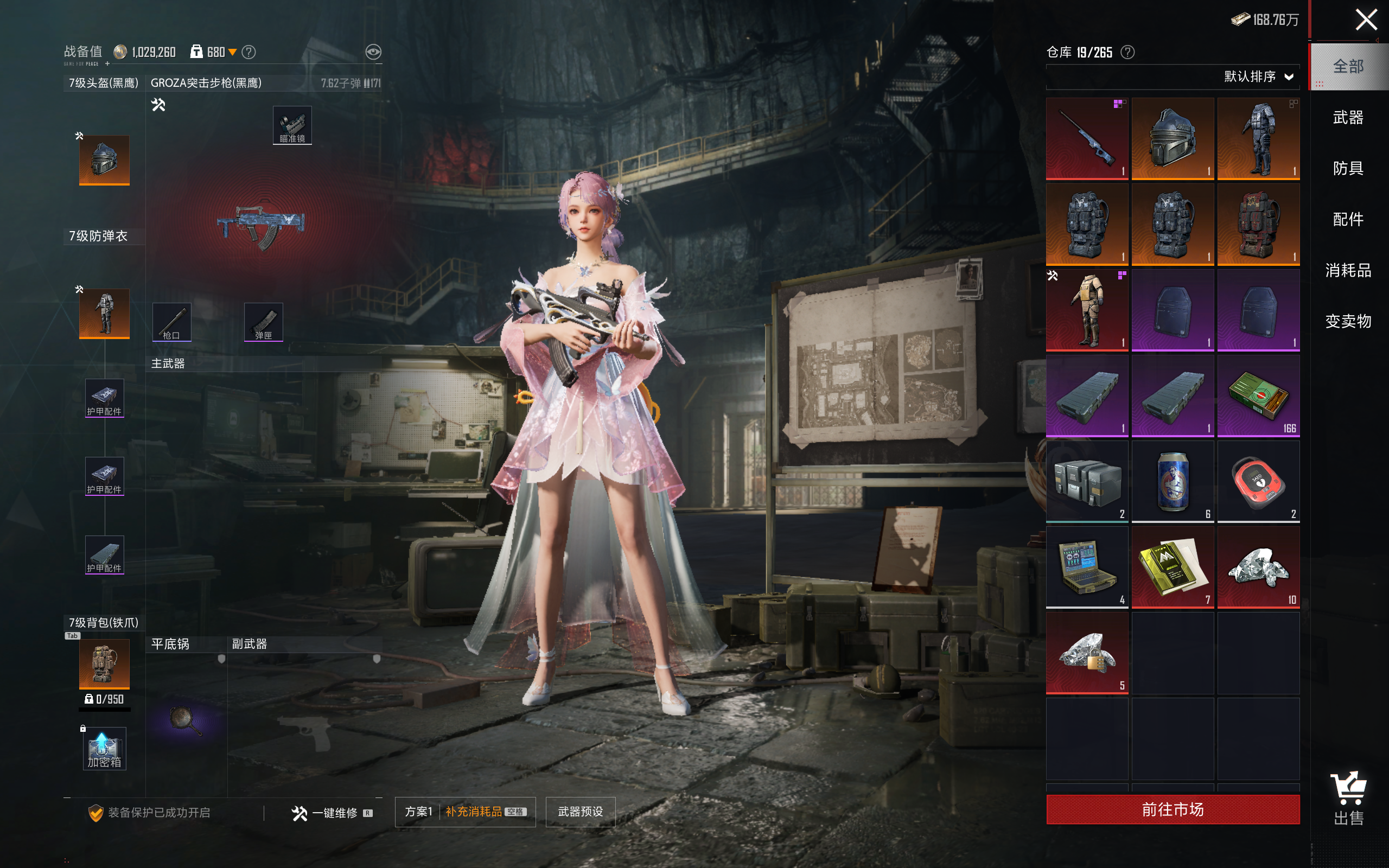
Task: Open the 加密箱 secure box slot
Action: pyautogui.click(x=104, y=749)
